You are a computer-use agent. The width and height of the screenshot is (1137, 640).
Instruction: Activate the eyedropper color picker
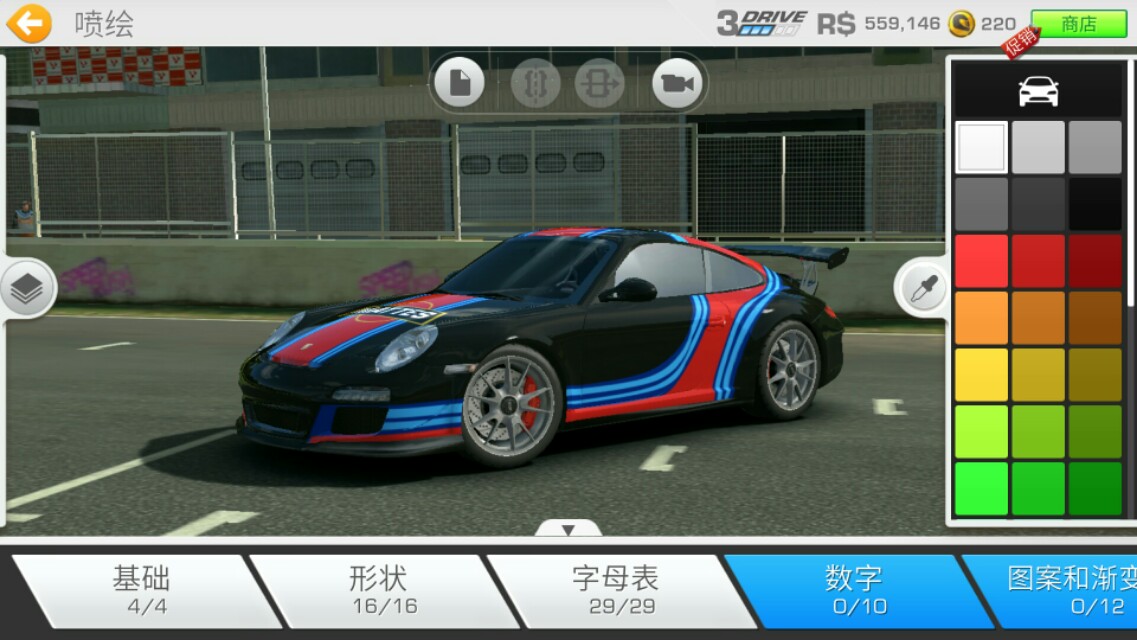tap(920, 289)
